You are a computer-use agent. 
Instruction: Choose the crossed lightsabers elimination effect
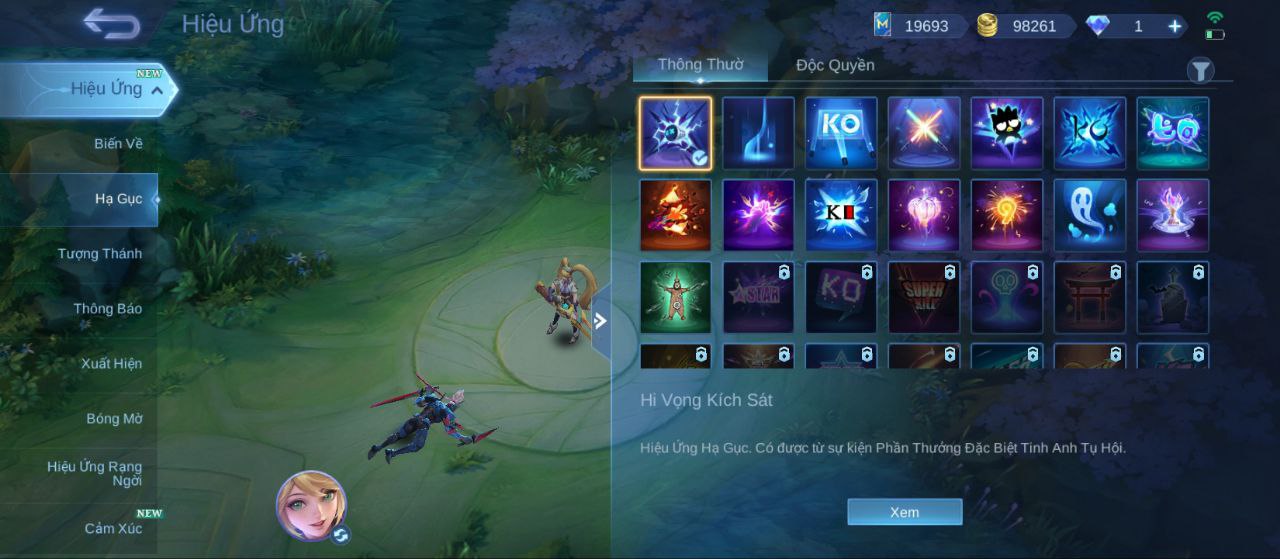pos(924,133)
